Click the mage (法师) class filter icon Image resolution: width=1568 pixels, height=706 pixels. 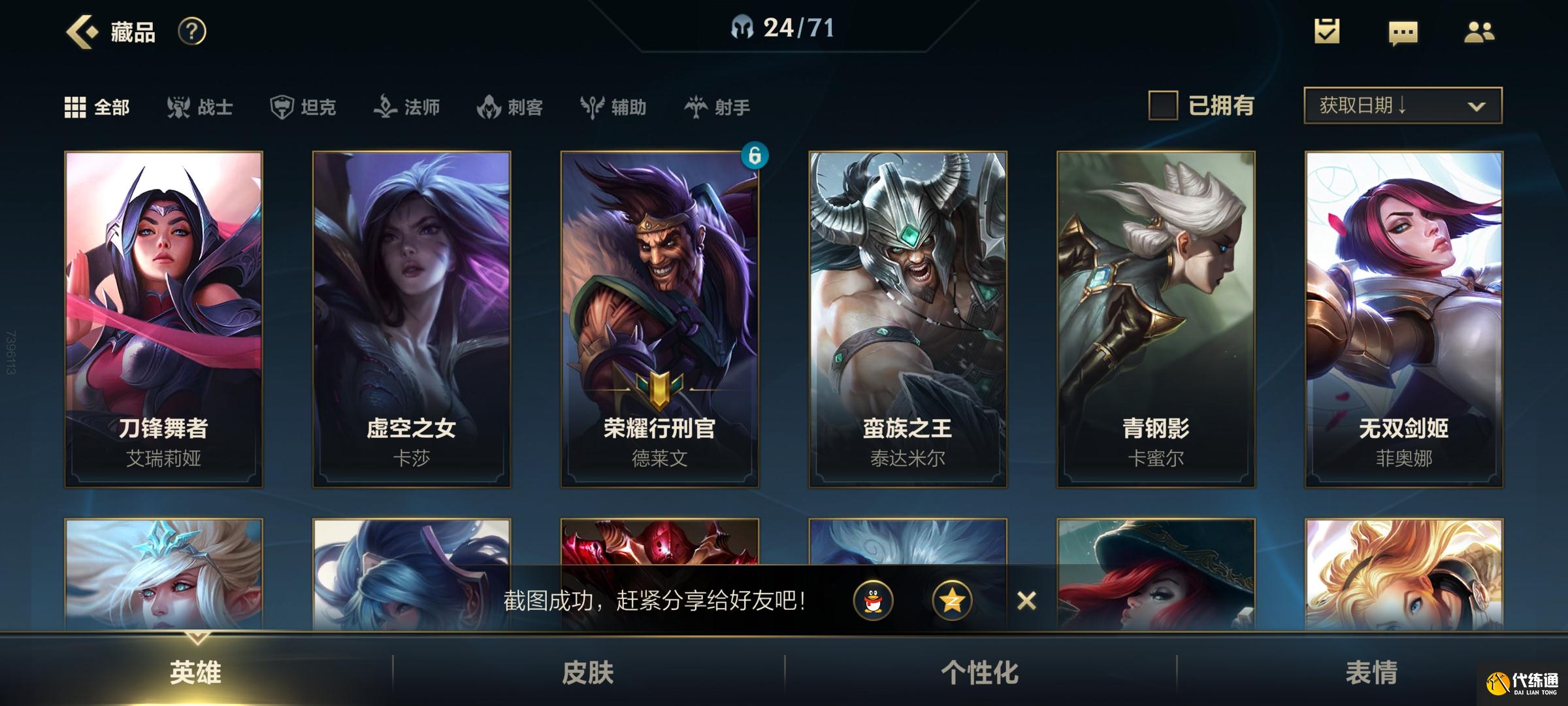(x=387, y=108)
